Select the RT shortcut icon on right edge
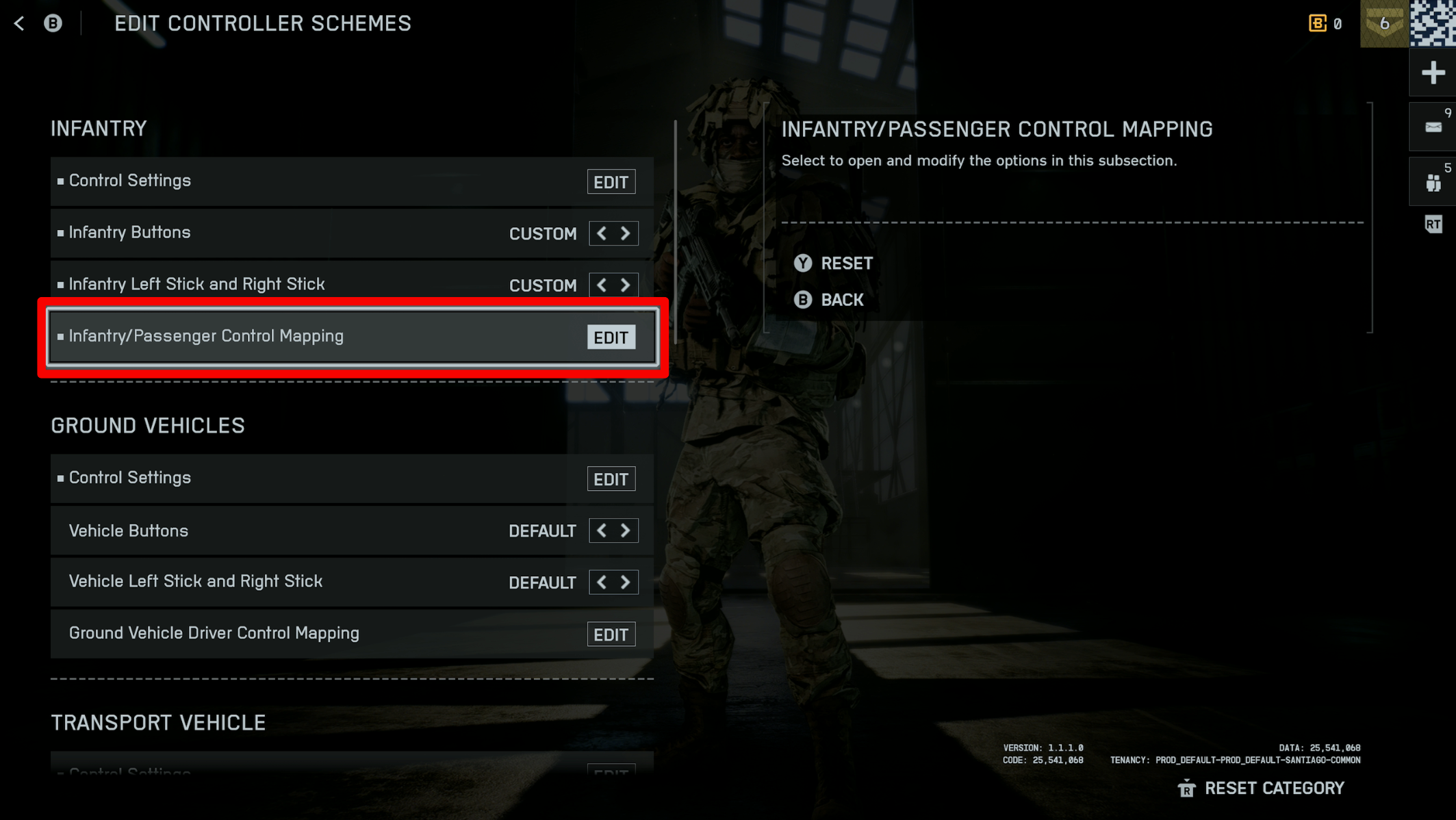1456x820 pixels. 1433,225
